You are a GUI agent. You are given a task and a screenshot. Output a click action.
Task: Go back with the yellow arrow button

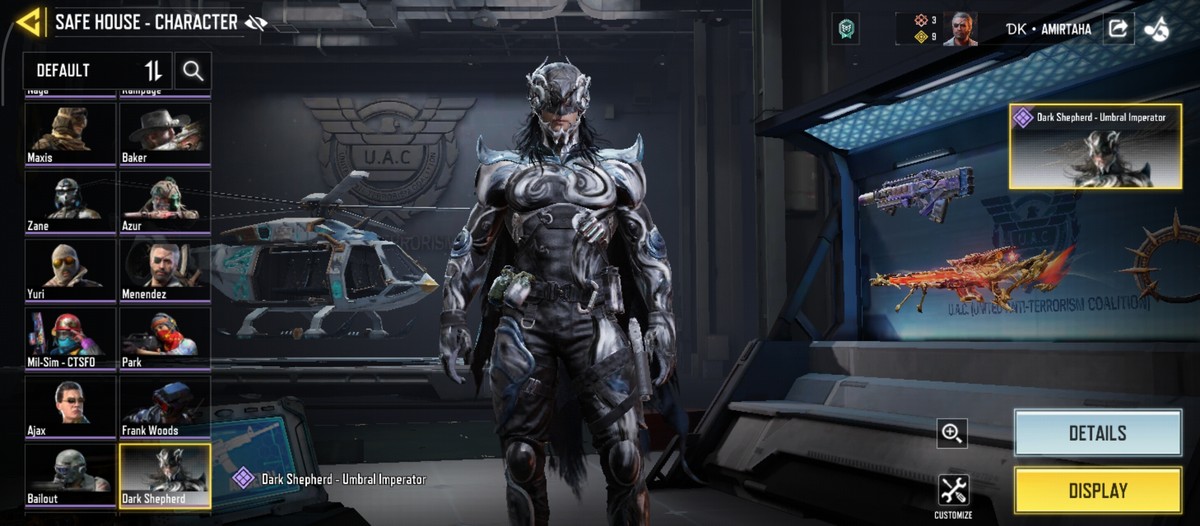click(x=28, y=22)
